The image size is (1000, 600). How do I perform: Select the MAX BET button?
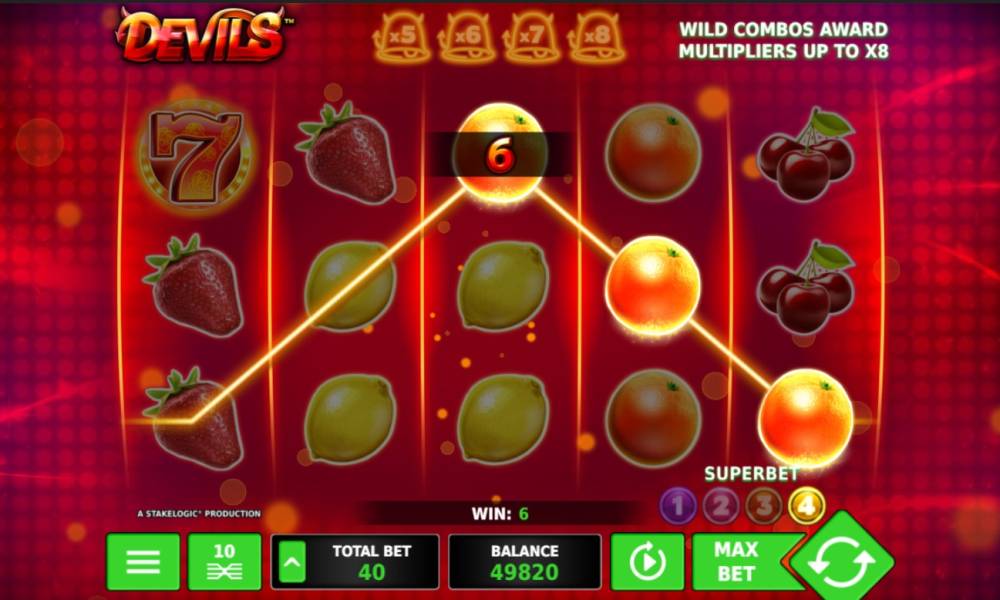click(736, 561)
